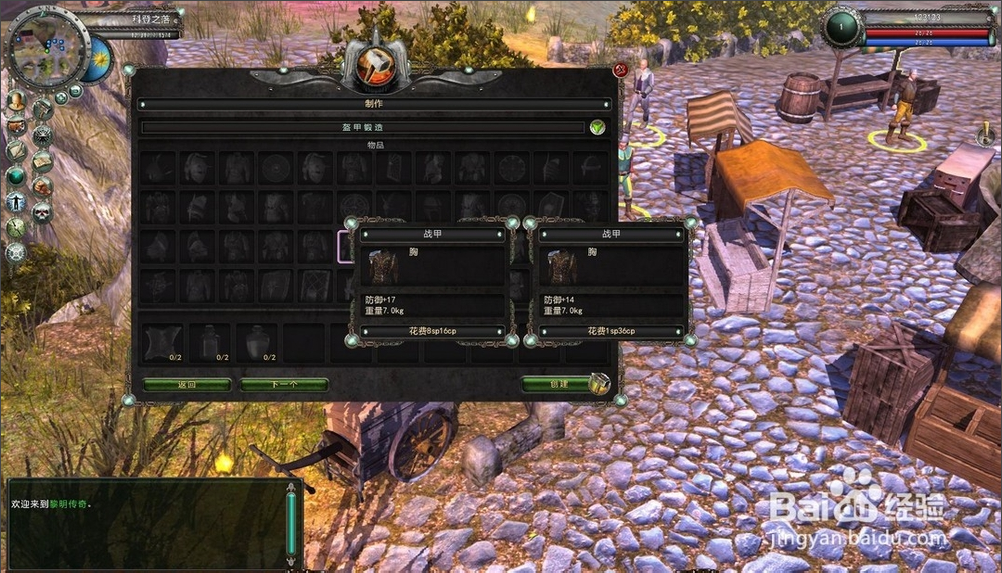Open the body silhouette character icon
The height and width of the screenshot is (573, 1002).
[17, 201]
